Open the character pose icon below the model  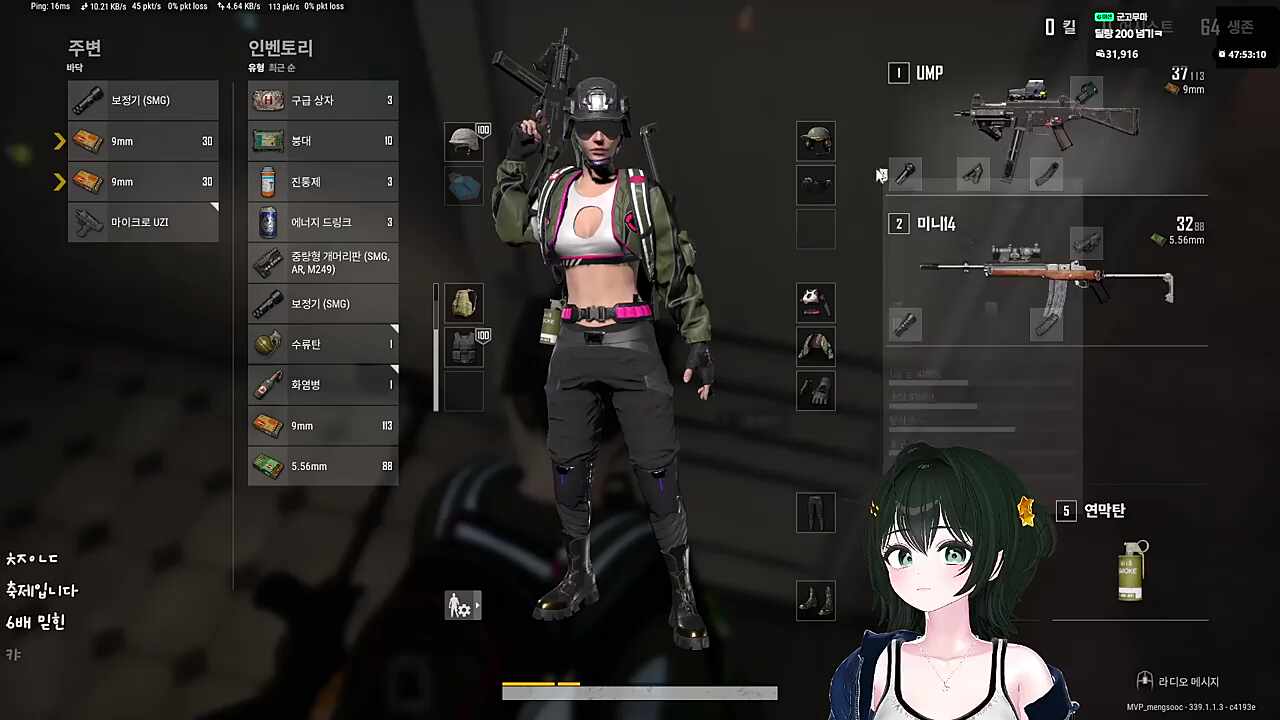click(x=462, y=605)
